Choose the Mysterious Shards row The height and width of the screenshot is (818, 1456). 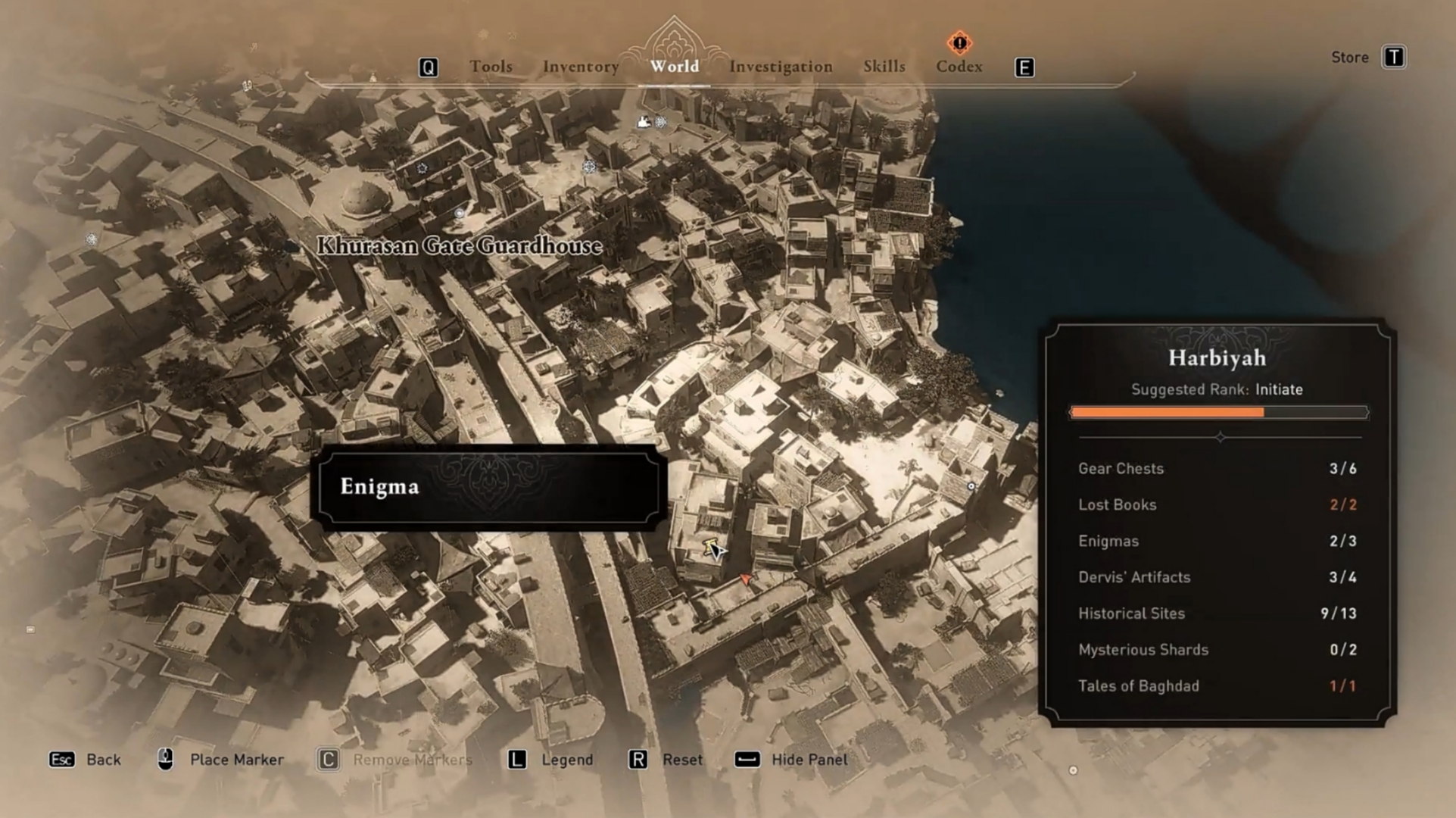pos(1217,650)
